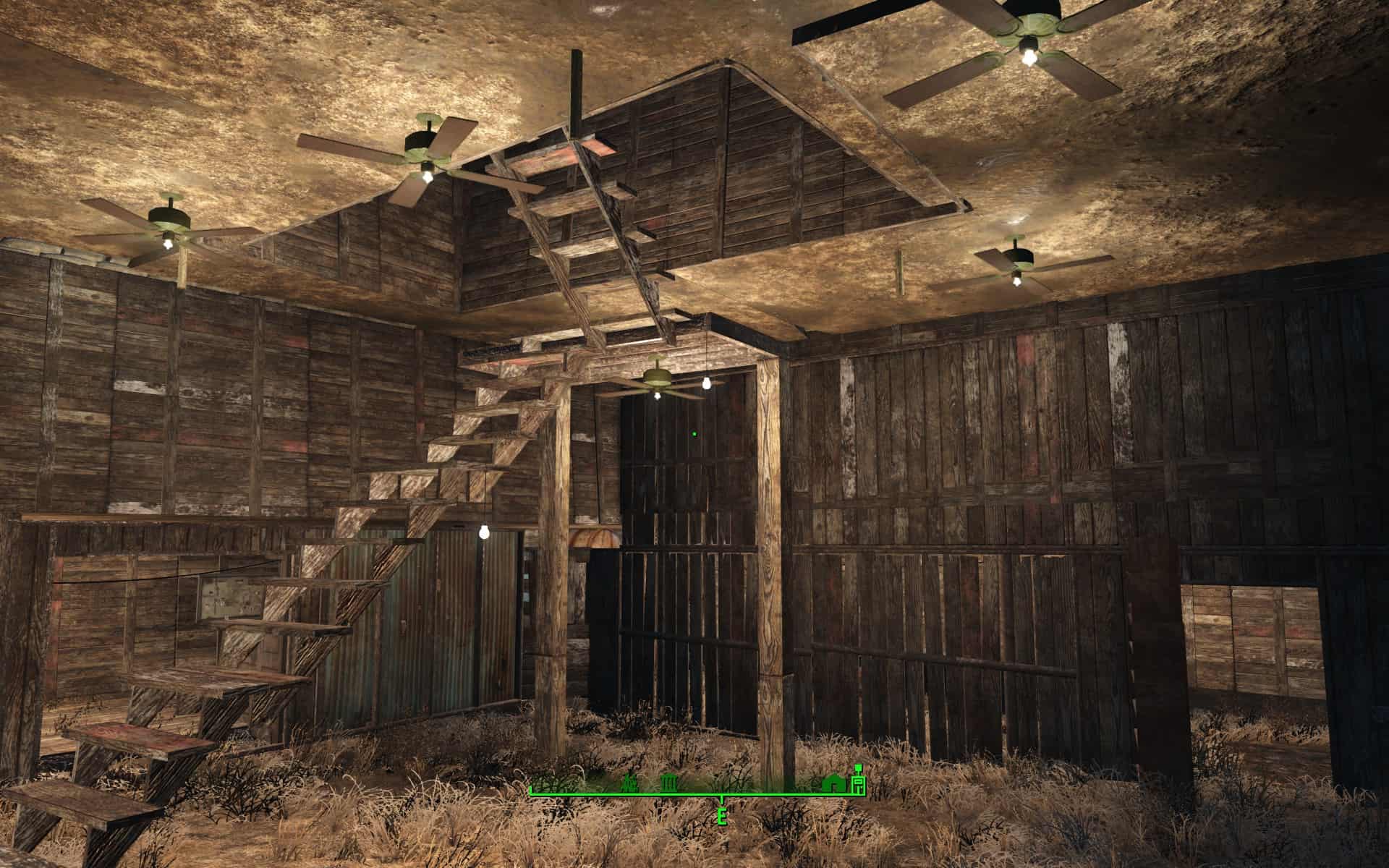Click the East heading letter on compass

tap(721, 818)
